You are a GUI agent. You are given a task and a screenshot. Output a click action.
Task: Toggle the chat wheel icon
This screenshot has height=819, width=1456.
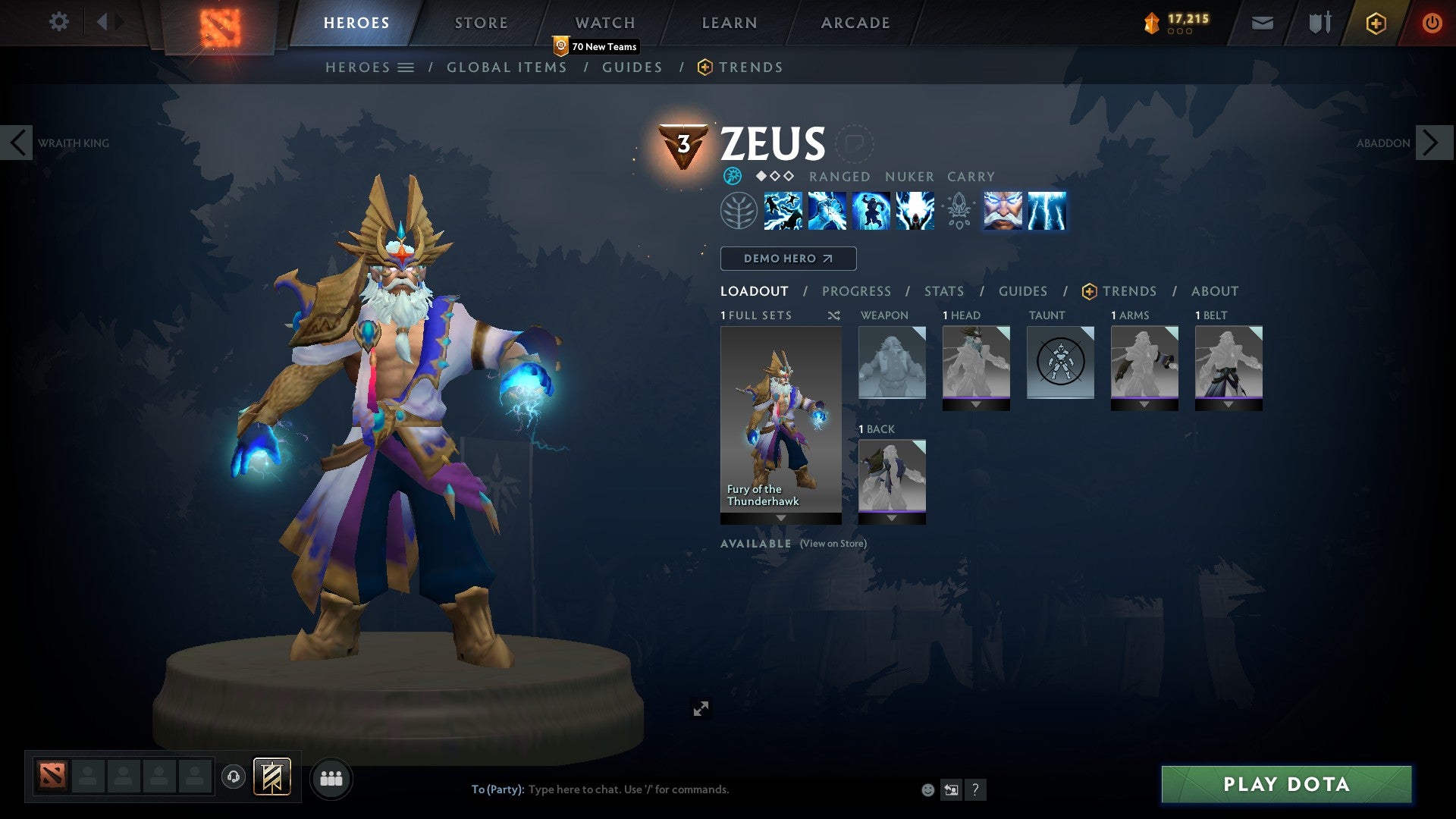tap(951, 789)
